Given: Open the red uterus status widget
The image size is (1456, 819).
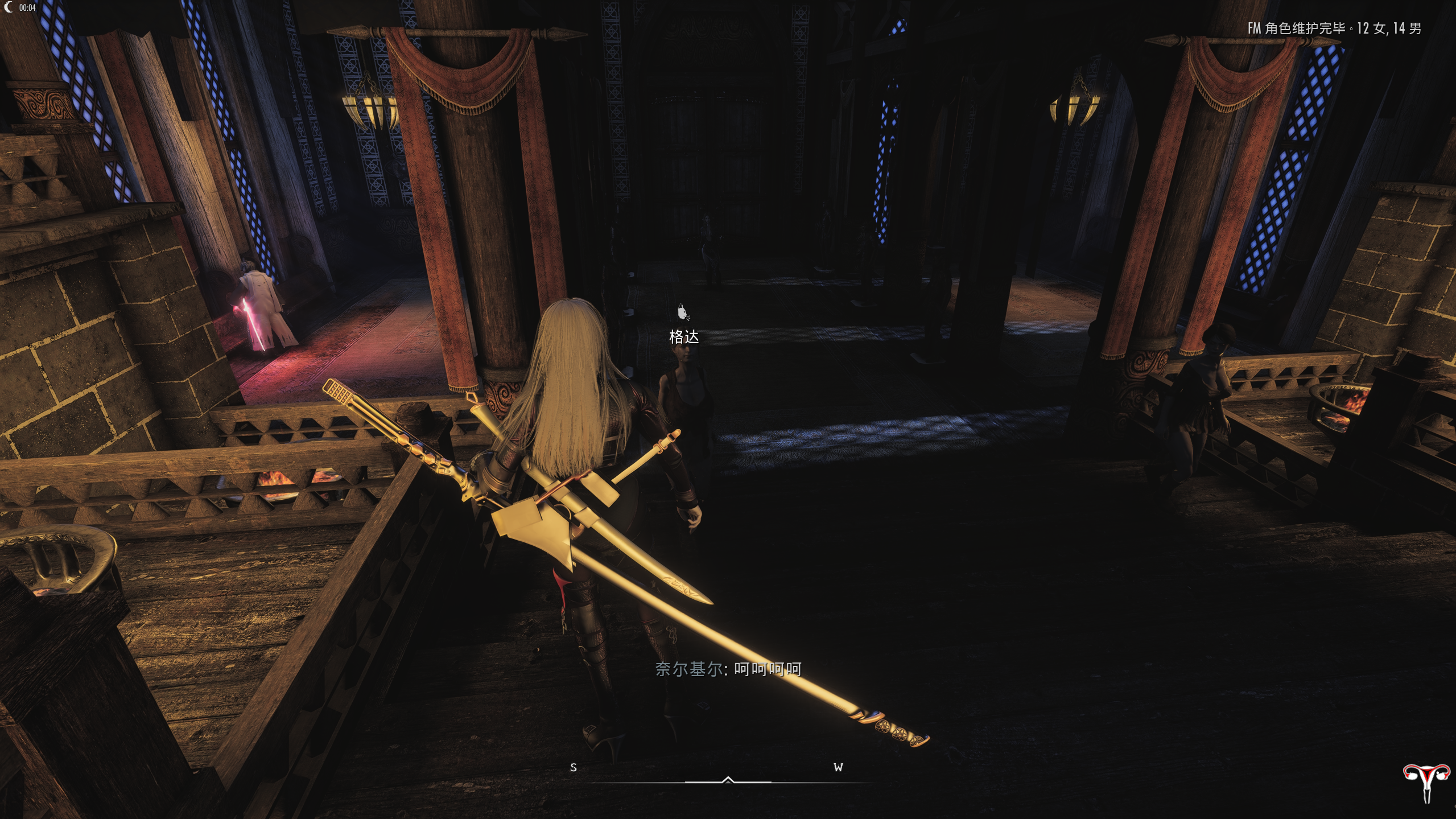Looking at the screenshot, I should [1425, 782].
